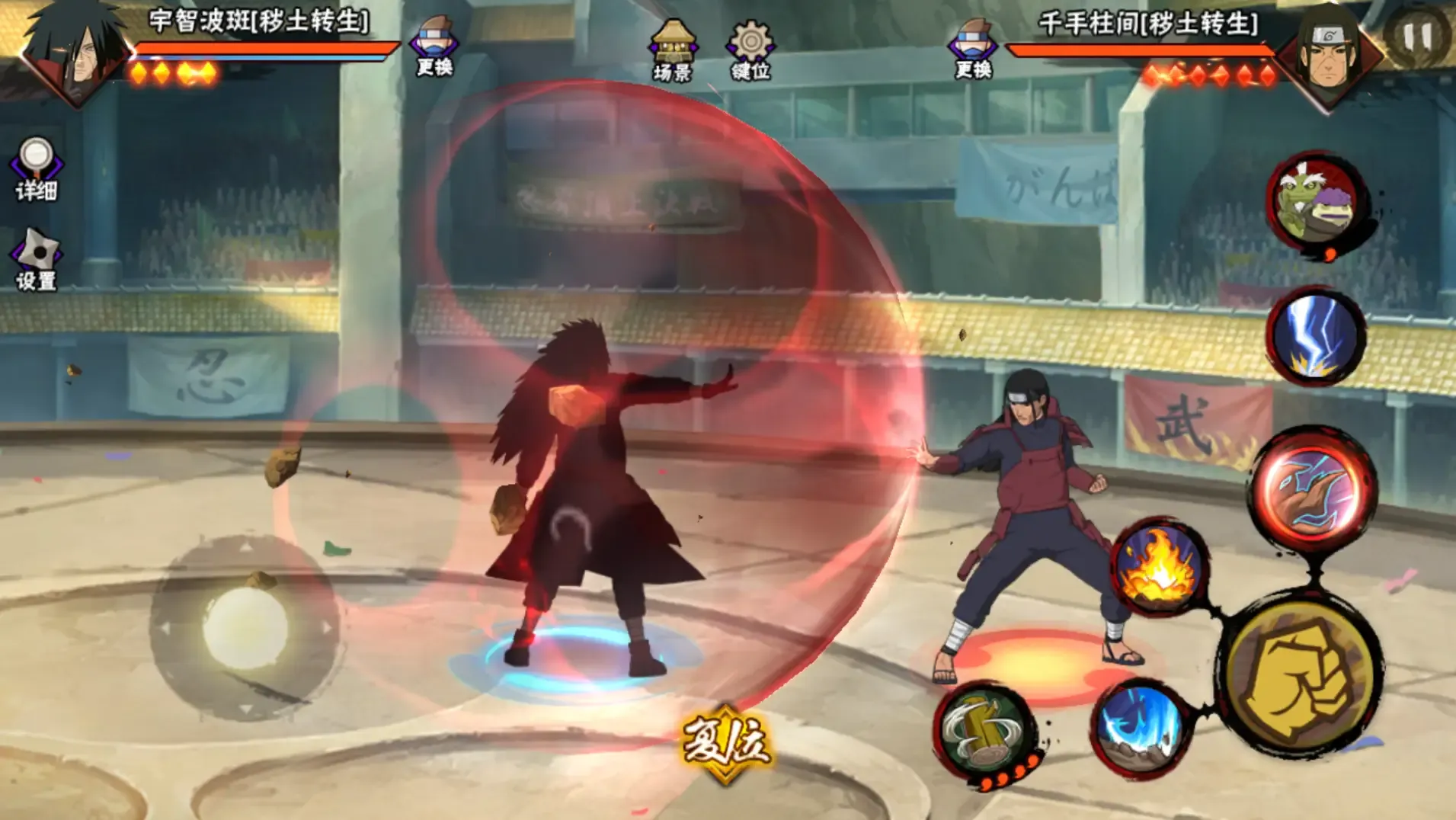The image size is (1456, 820).
Task: Tap the virtual joystick knob
Action: click(245, 629)
